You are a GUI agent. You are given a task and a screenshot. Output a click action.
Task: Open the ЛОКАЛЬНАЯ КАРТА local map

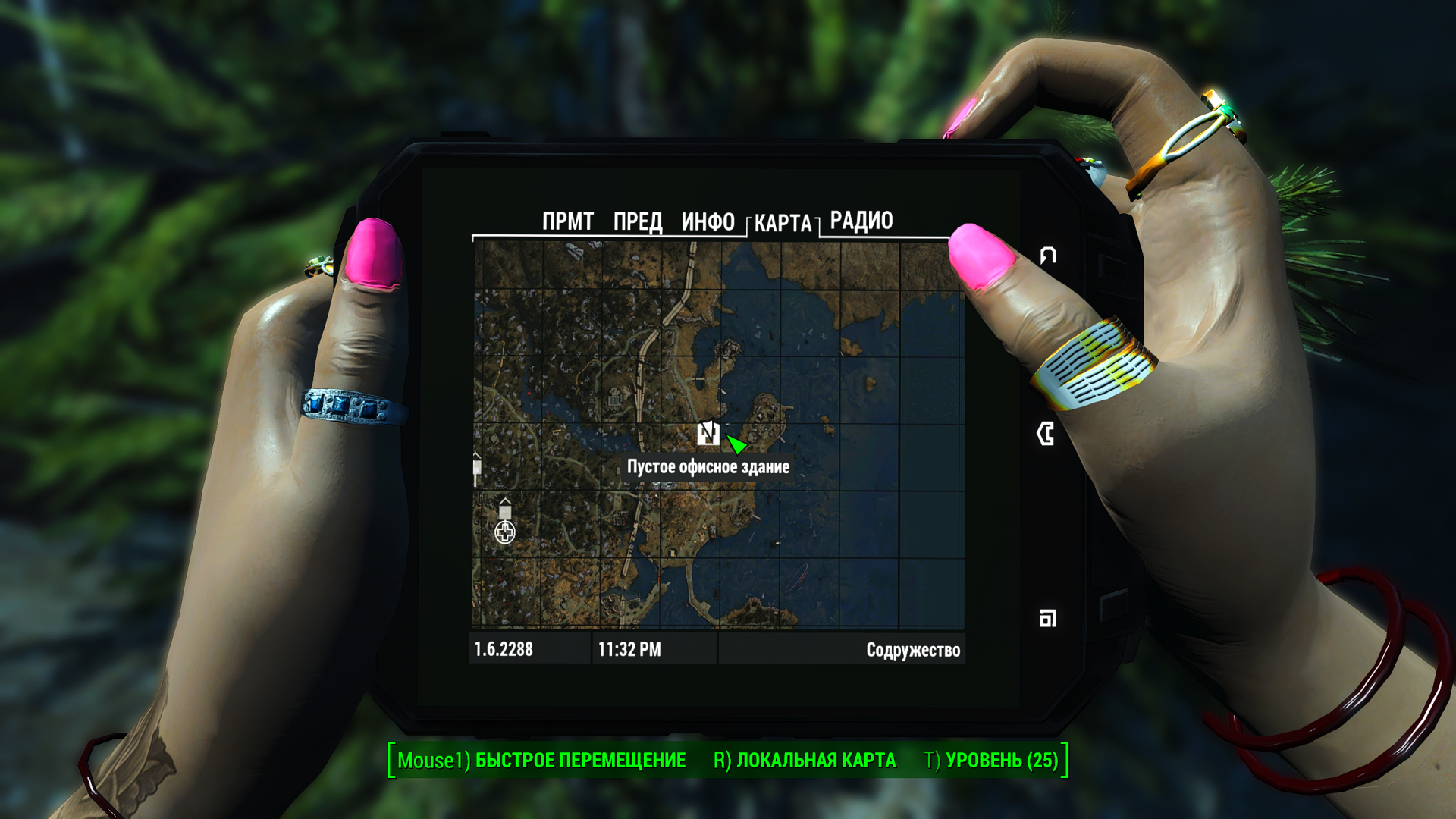(805, 761)
